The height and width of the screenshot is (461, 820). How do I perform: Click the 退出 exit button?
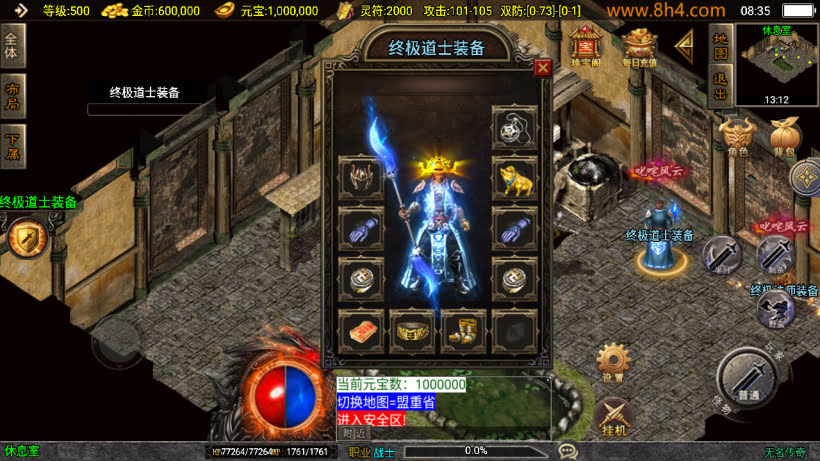tap(720, 86)
